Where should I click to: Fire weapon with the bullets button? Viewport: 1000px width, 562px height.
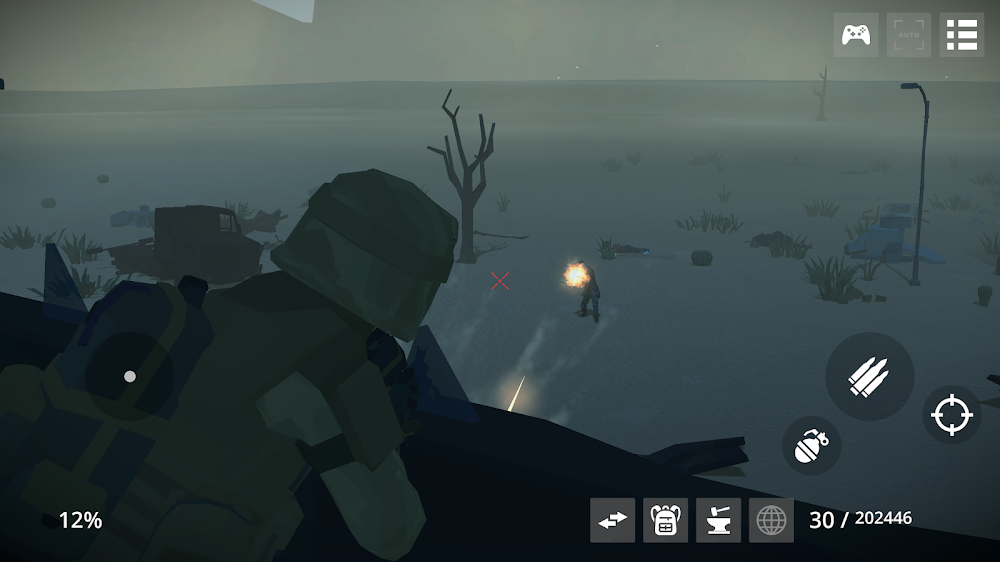click(x=869, y=376)
